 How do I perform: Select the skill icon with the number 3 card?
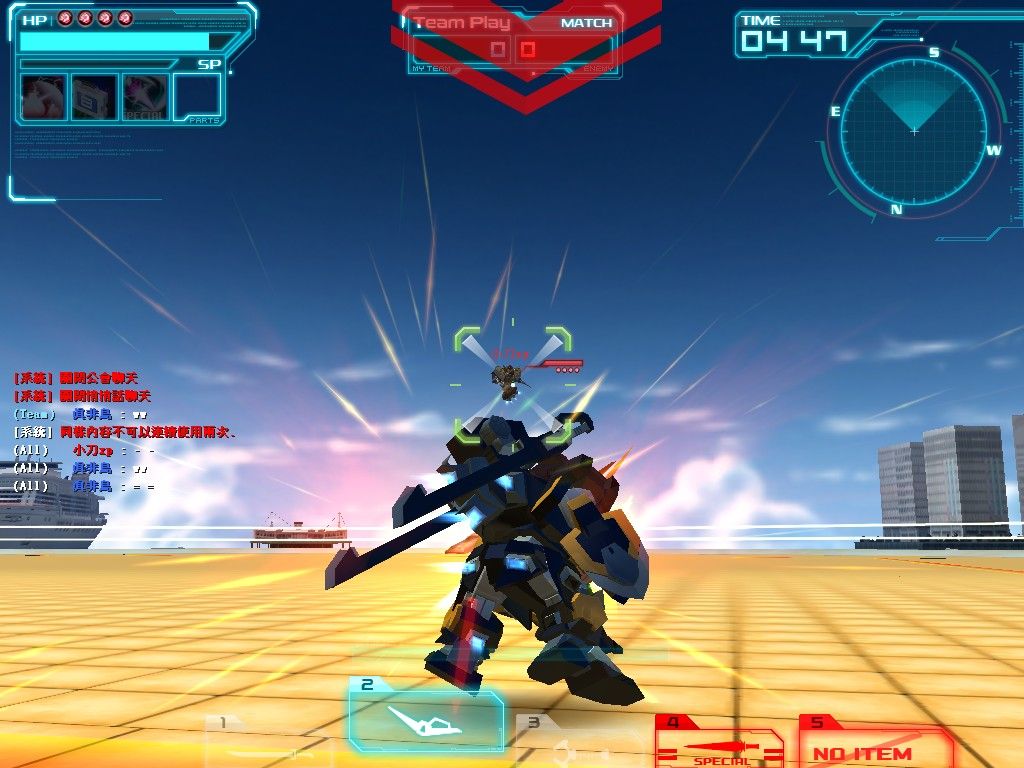pos(95,98)
